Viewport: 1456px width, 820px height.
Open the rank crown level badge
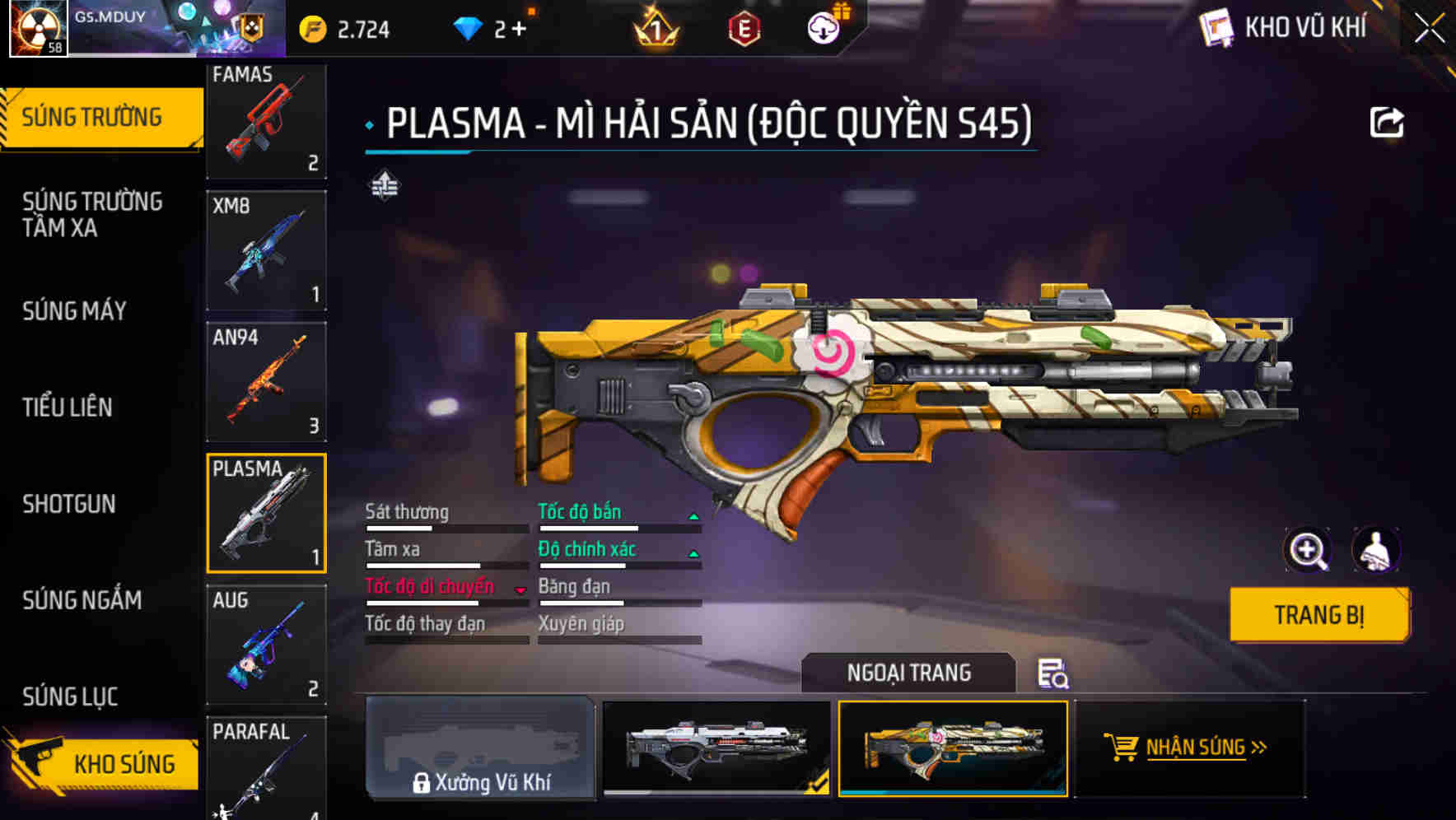[x=655, y=26]
